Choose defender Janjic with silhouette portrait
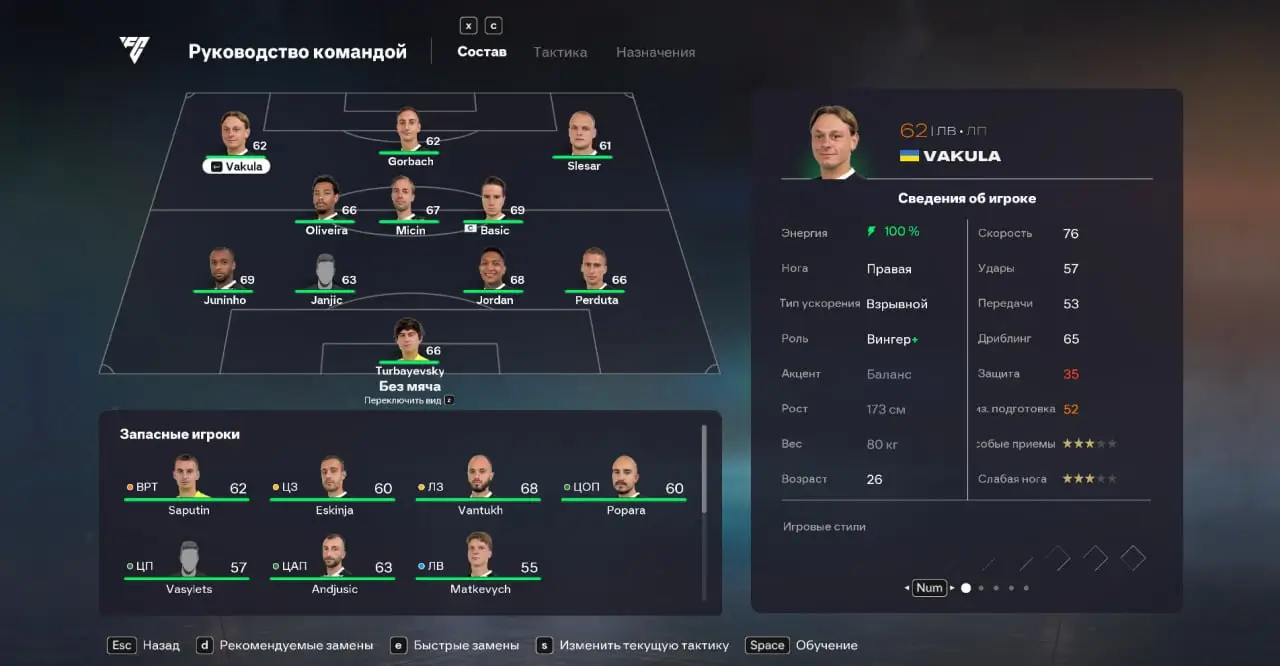This screenshot has height=666, width=1280. pyautogui.click(x=326, y=274)
